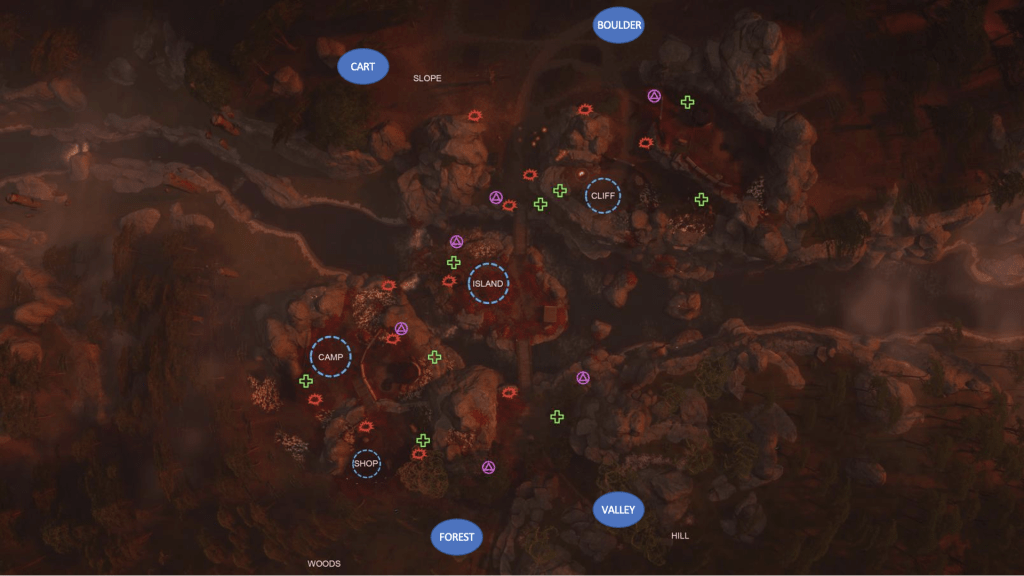This screenshot has height=576, width=1024.
Task: Click the WOODS map label
Action: tap(324, 564)
